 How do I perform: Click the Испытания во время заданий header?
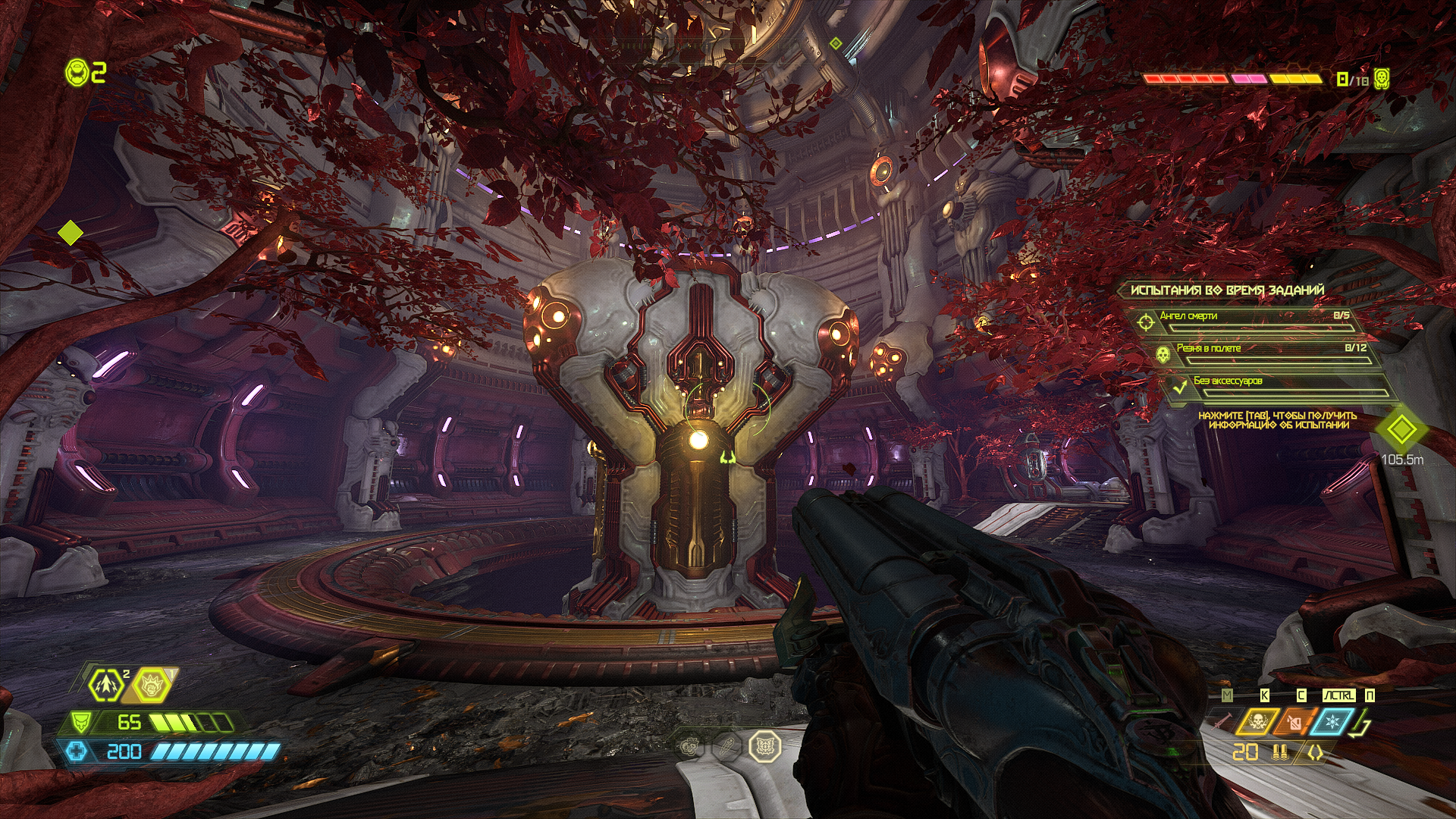pos(1227,290)
